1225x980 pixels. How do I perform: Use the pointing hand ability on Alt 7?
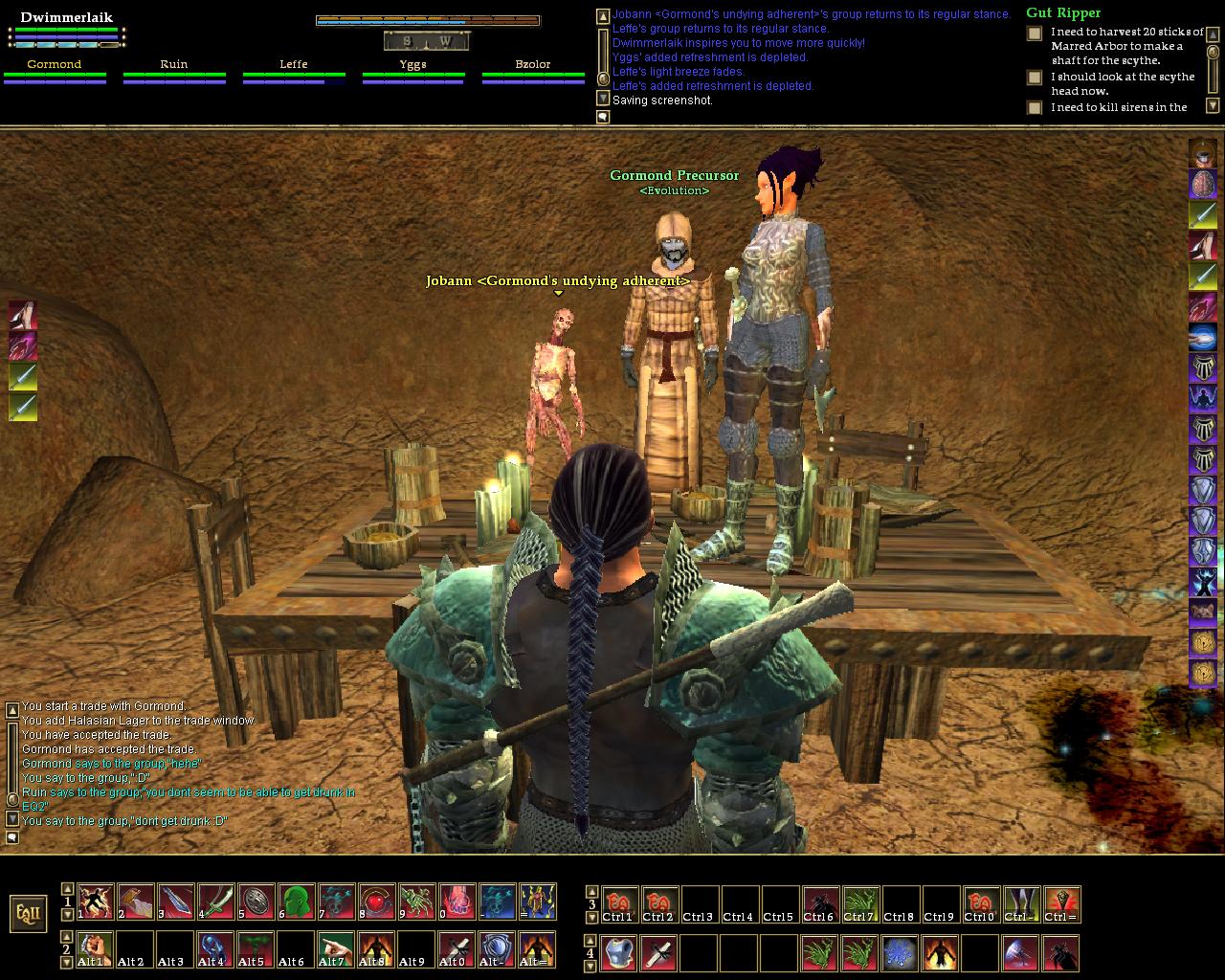[x=337, y=949]
